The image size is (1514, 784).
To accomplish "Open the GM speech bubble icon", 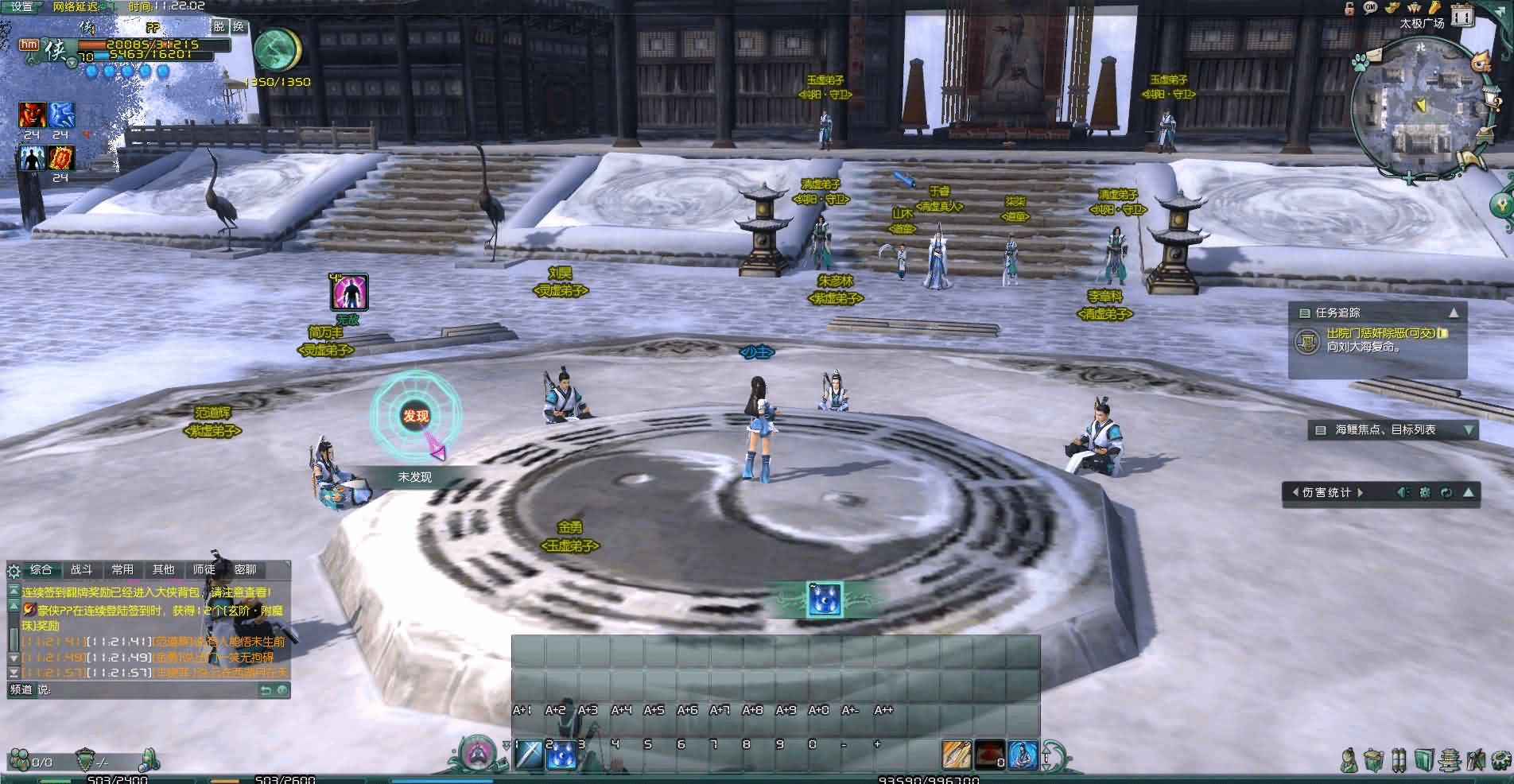I will point(1370,8).
